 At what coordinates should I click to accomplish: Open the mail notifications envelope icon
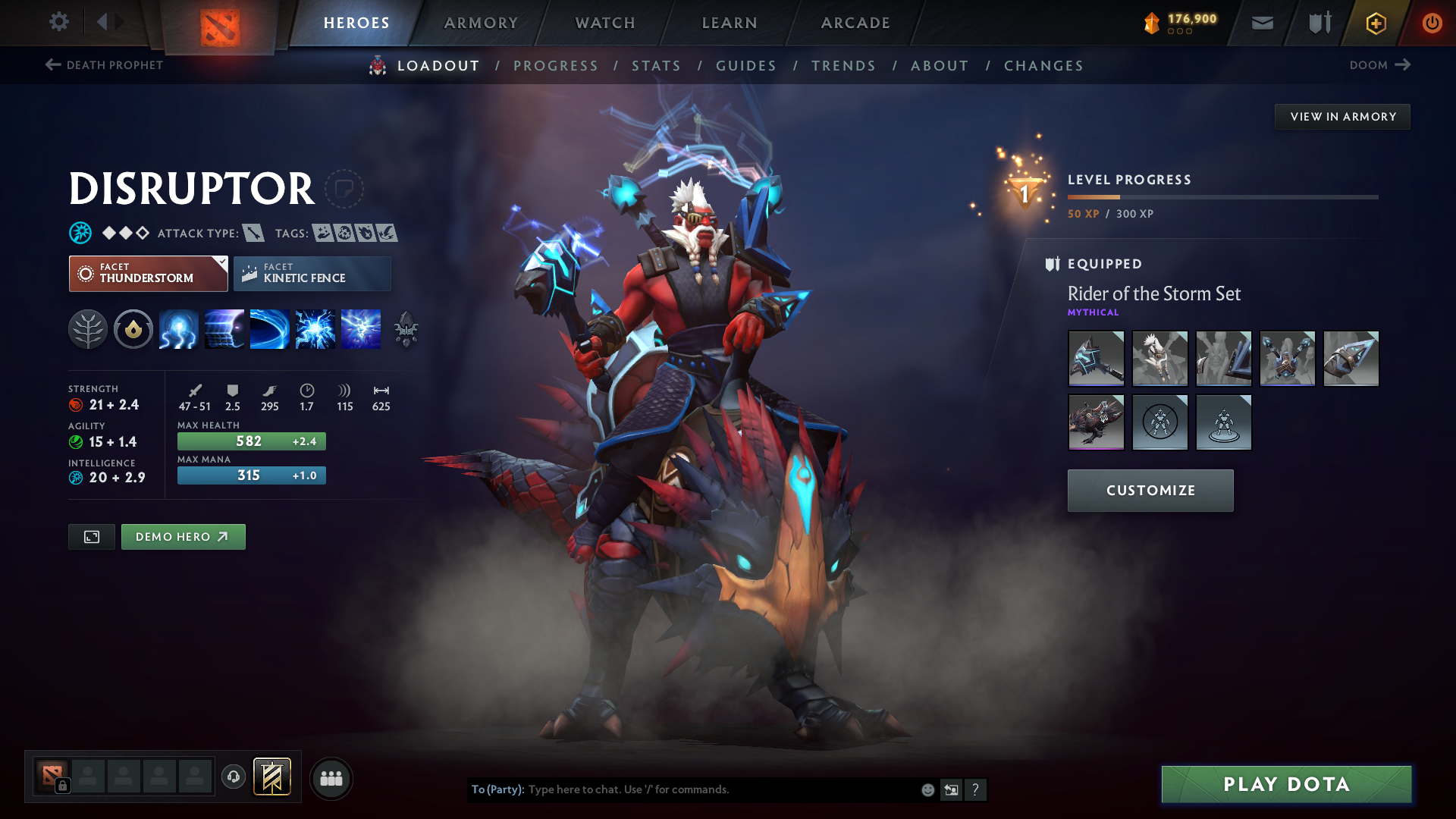coord(1261,23)
